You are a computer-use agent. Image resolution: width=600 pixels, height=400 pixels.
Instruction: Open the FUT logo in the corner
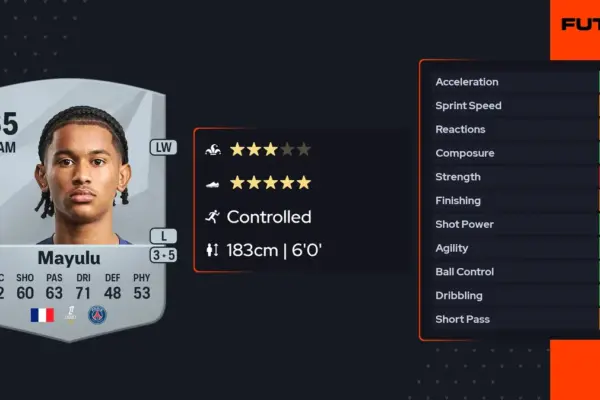coord(579,24)
